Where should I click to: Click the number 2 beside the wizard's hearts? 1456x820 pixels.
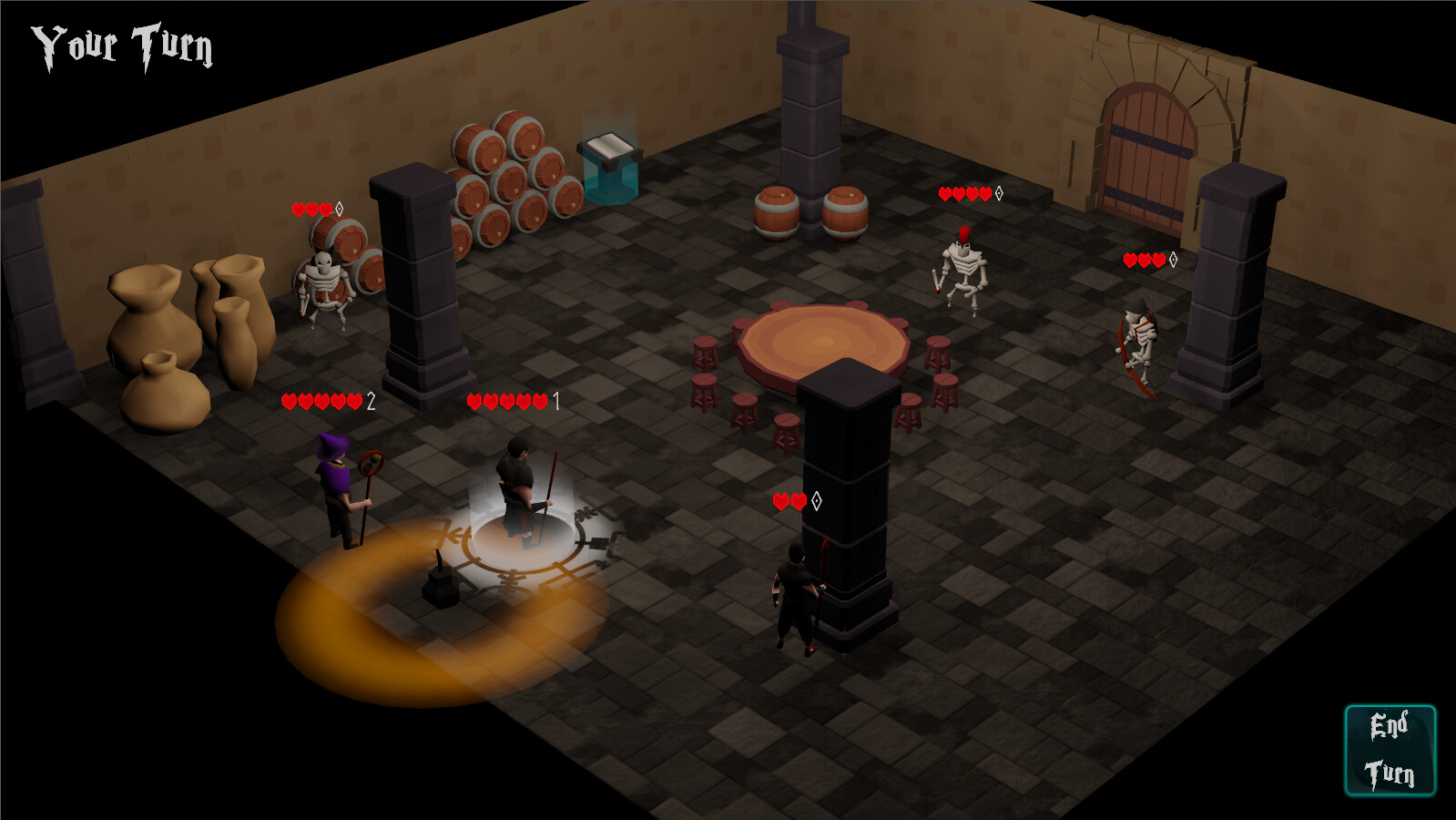(372, 398)
